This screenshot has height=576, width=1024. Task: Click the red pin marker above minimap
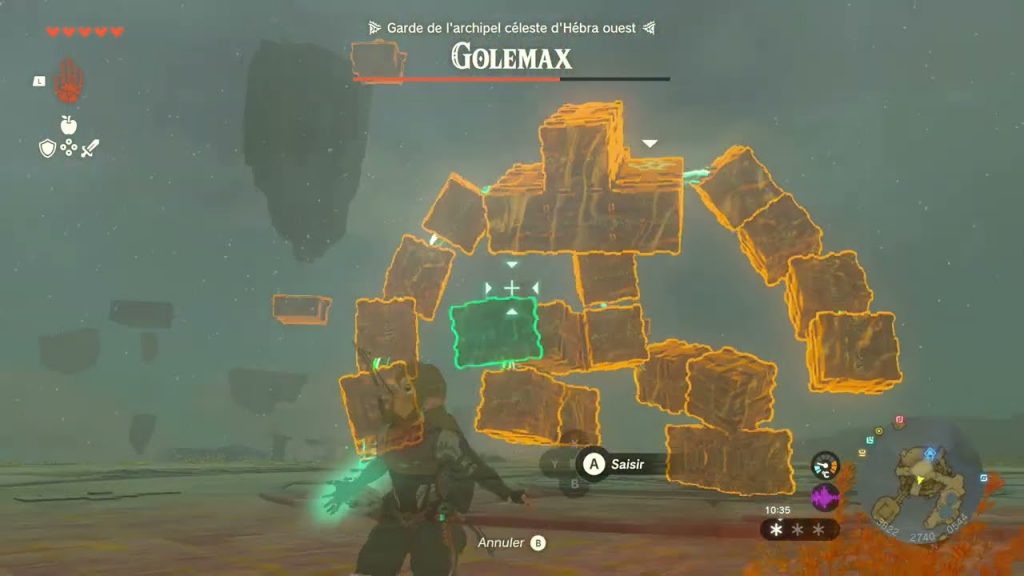click(899, 421)
